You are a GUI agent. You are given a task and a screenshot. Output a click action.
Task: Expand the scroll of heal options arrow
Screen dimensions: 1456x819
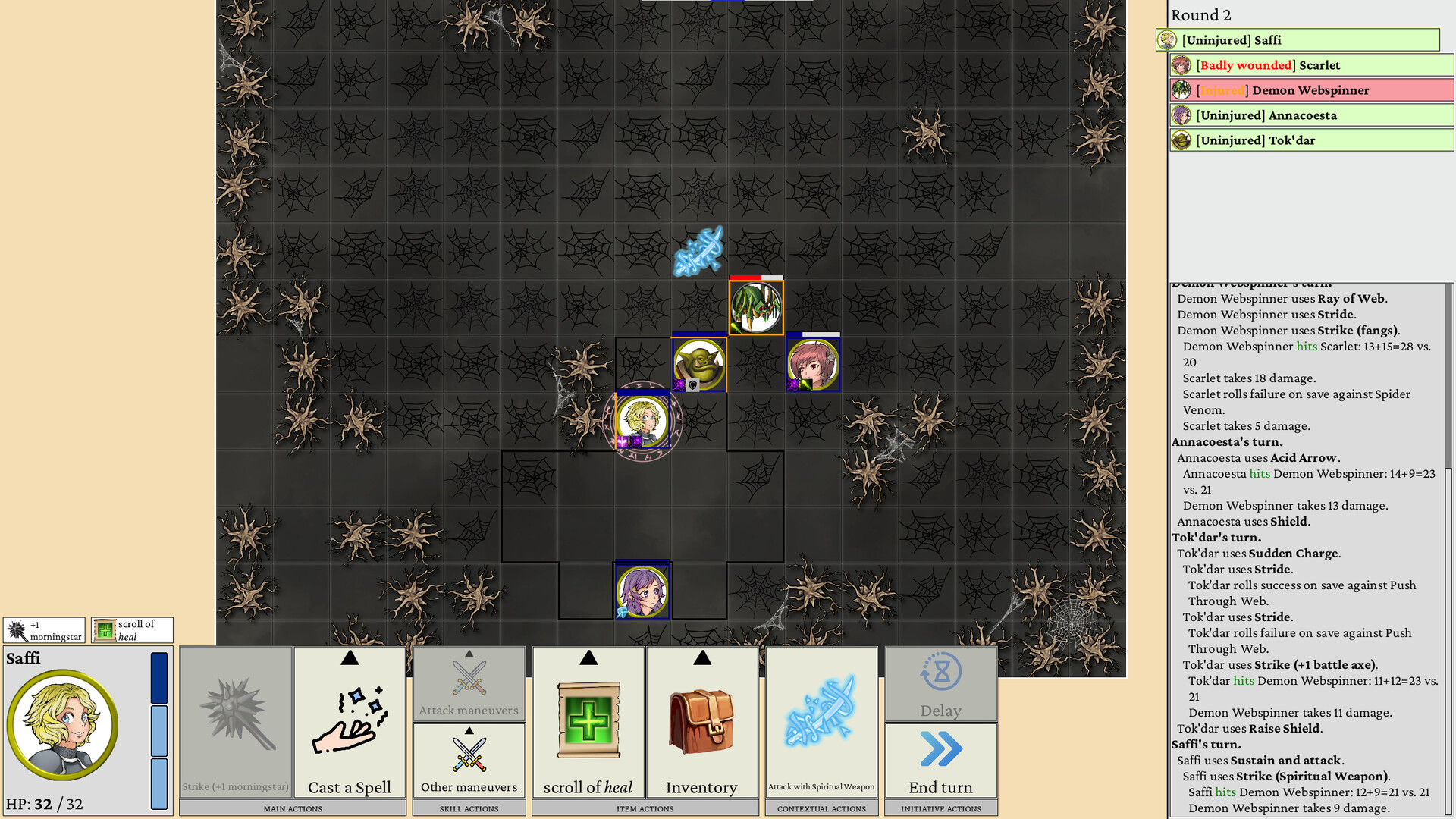587,659
